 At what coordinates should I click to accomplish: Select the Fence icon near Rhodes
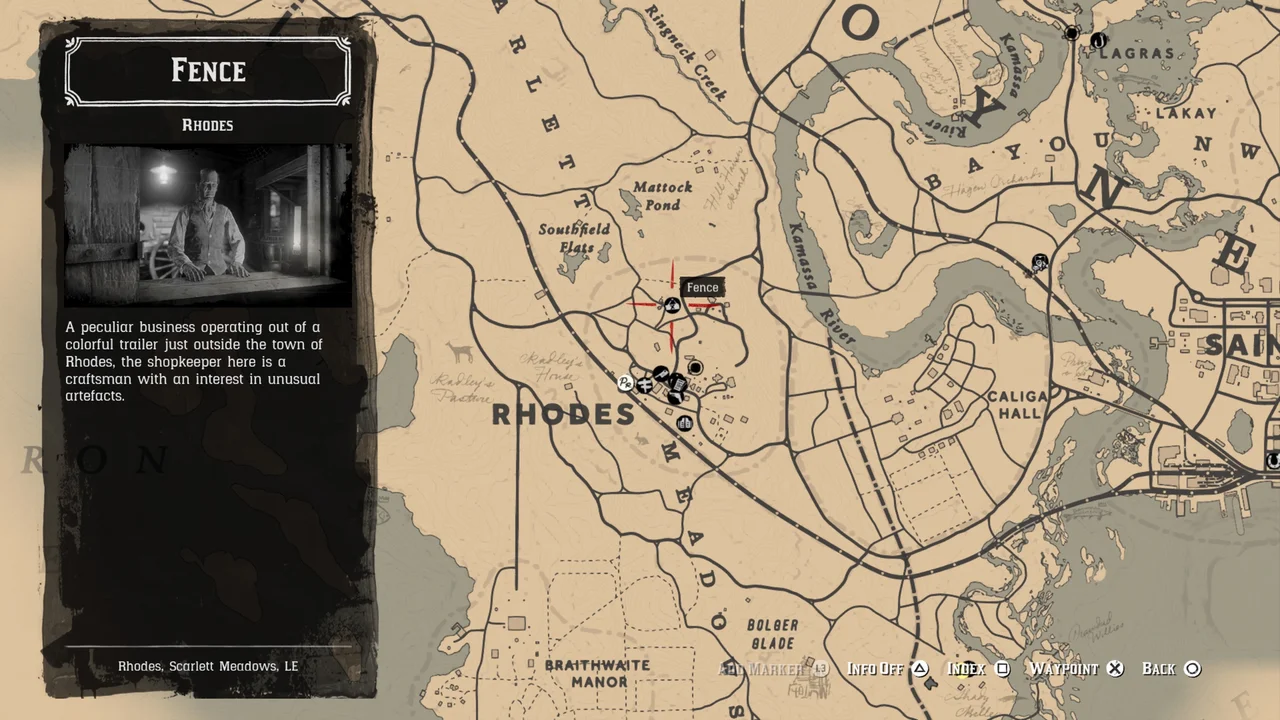click(670, 305)
